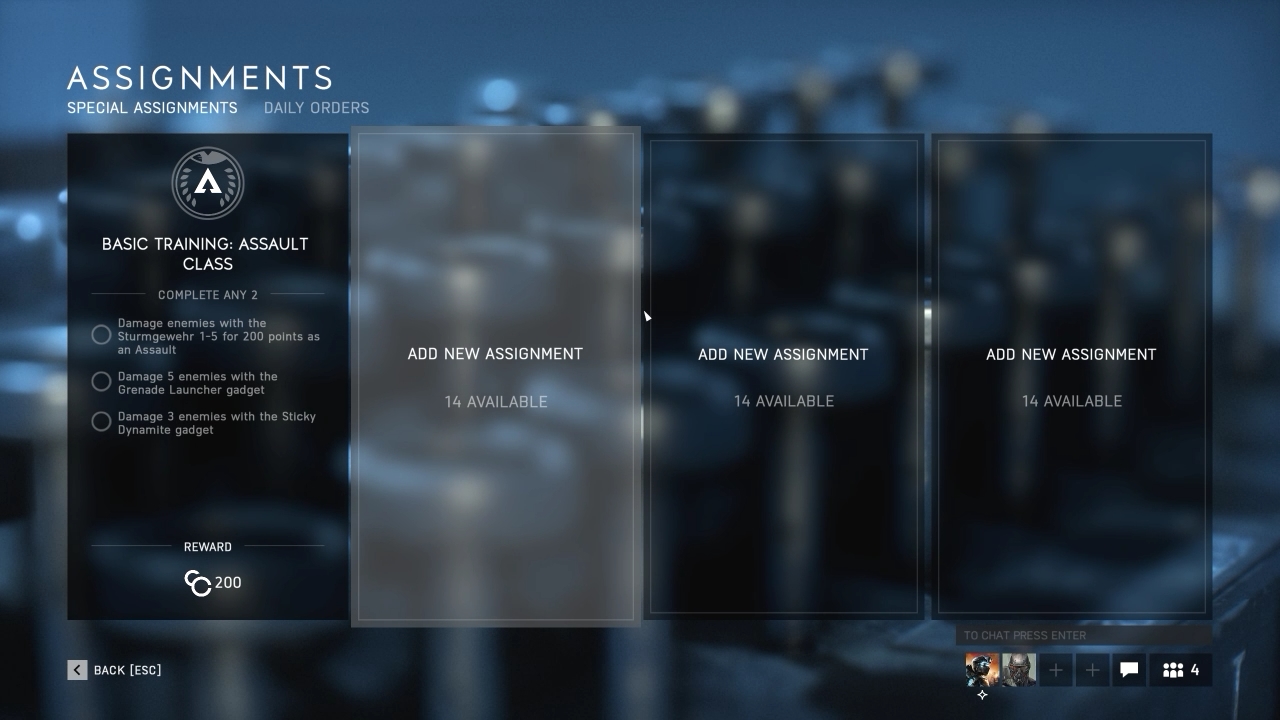Click the chat input field labeled To Chat Press Enter

coord(1080,635)
